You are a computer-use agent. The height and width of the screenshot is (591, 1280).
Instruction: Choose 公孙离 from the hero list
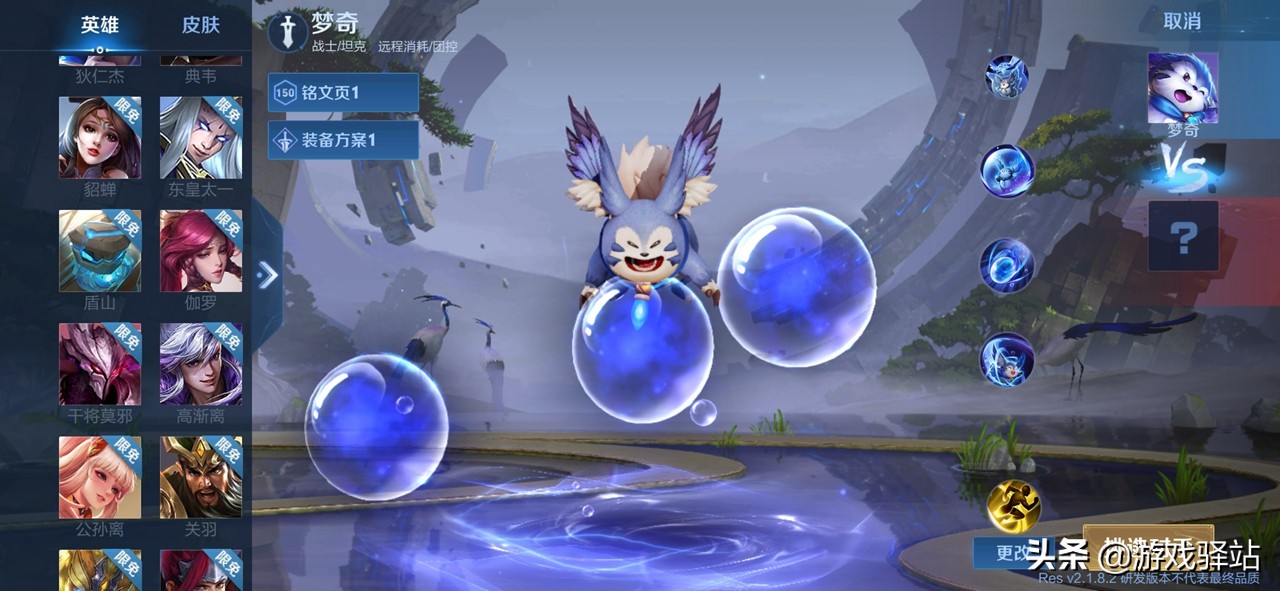pyautogui.click(x=100, y=477)
